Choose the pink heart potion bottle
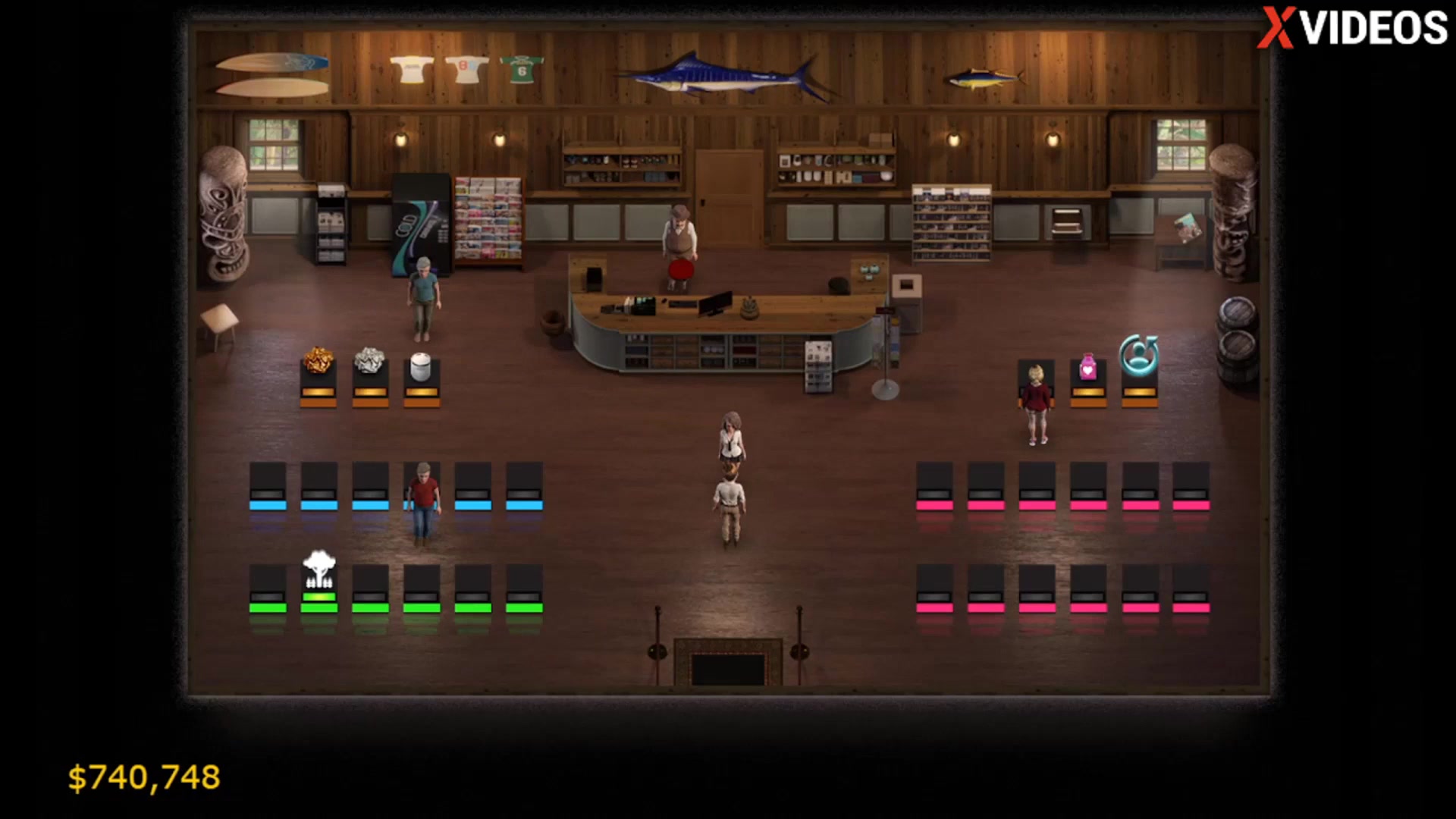Image resolution: width=1456 pixels, height=819 pixels. pyautogui.click(x=1088, y=367)
